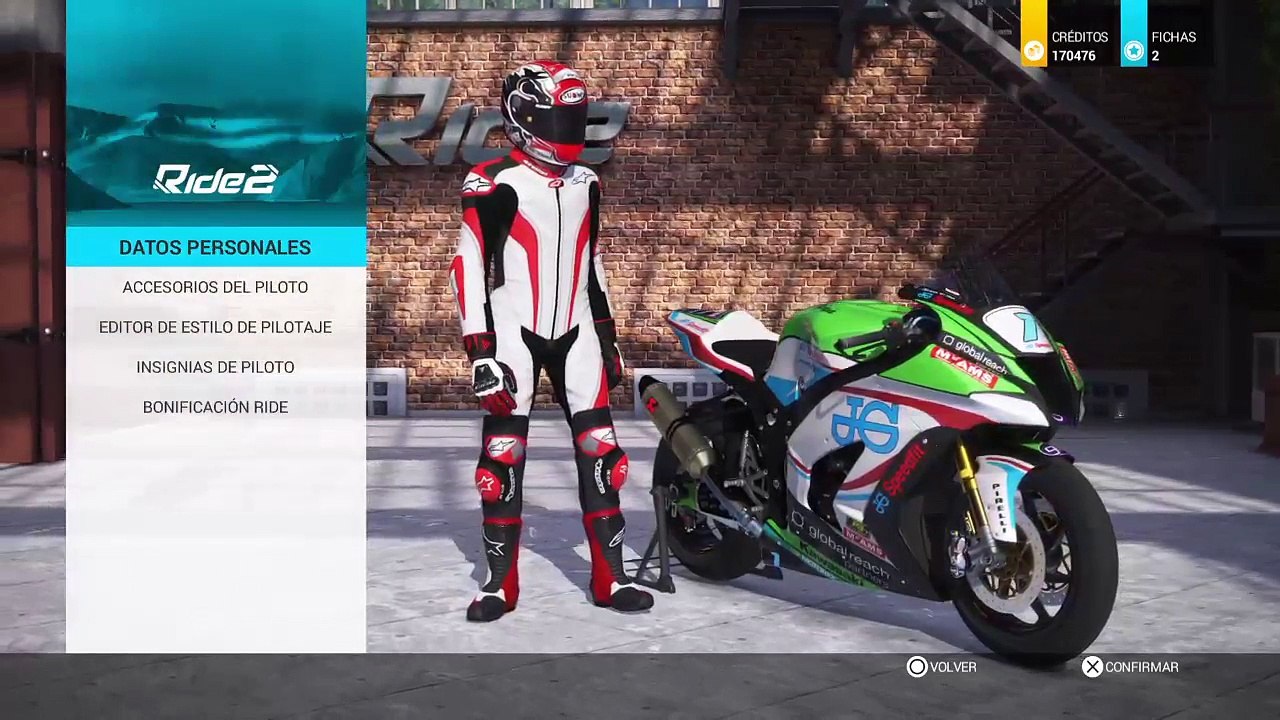Select Bonificación Ride entry
This screenshot has height=720, width=1280.
coord(215,407)
